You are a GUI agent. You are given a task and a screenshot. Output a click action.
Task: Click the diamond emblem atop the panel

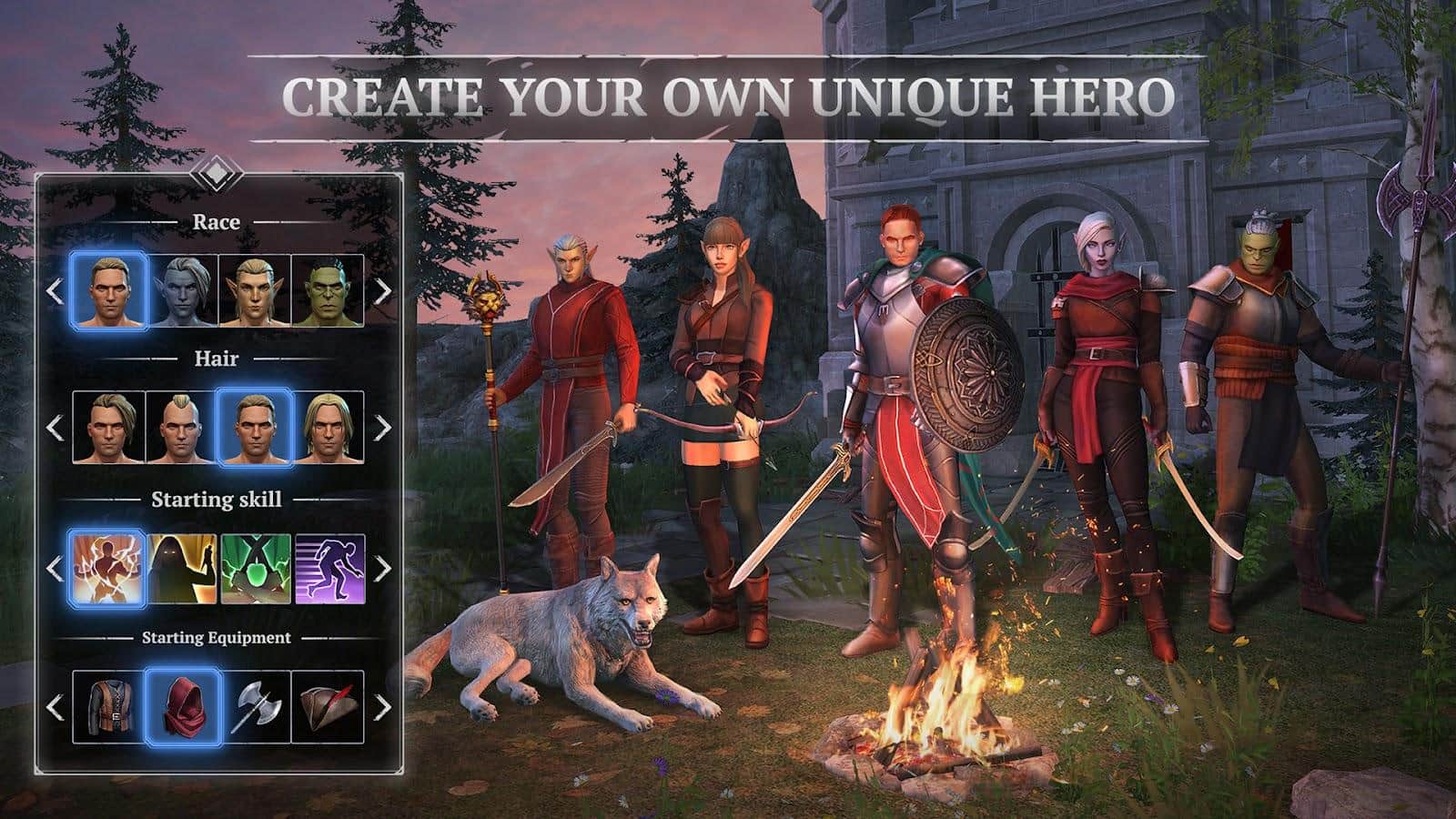click(x=218, y=172)
